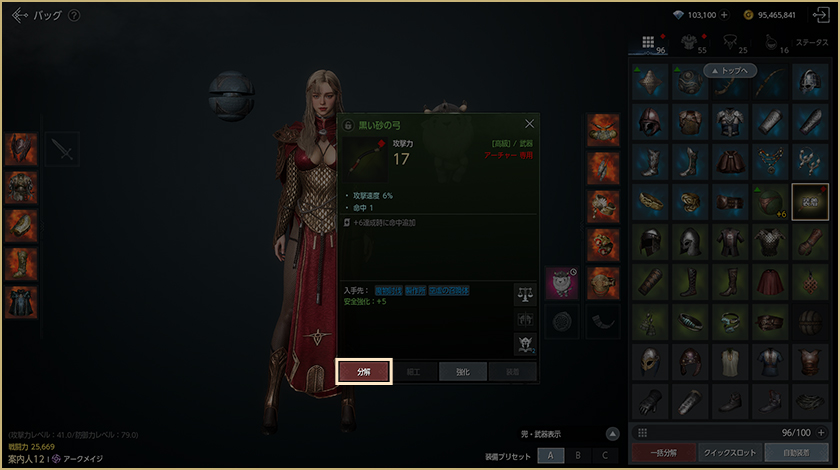Go back from the バッグ screen

pyautogui.click(x=17, y=15)
